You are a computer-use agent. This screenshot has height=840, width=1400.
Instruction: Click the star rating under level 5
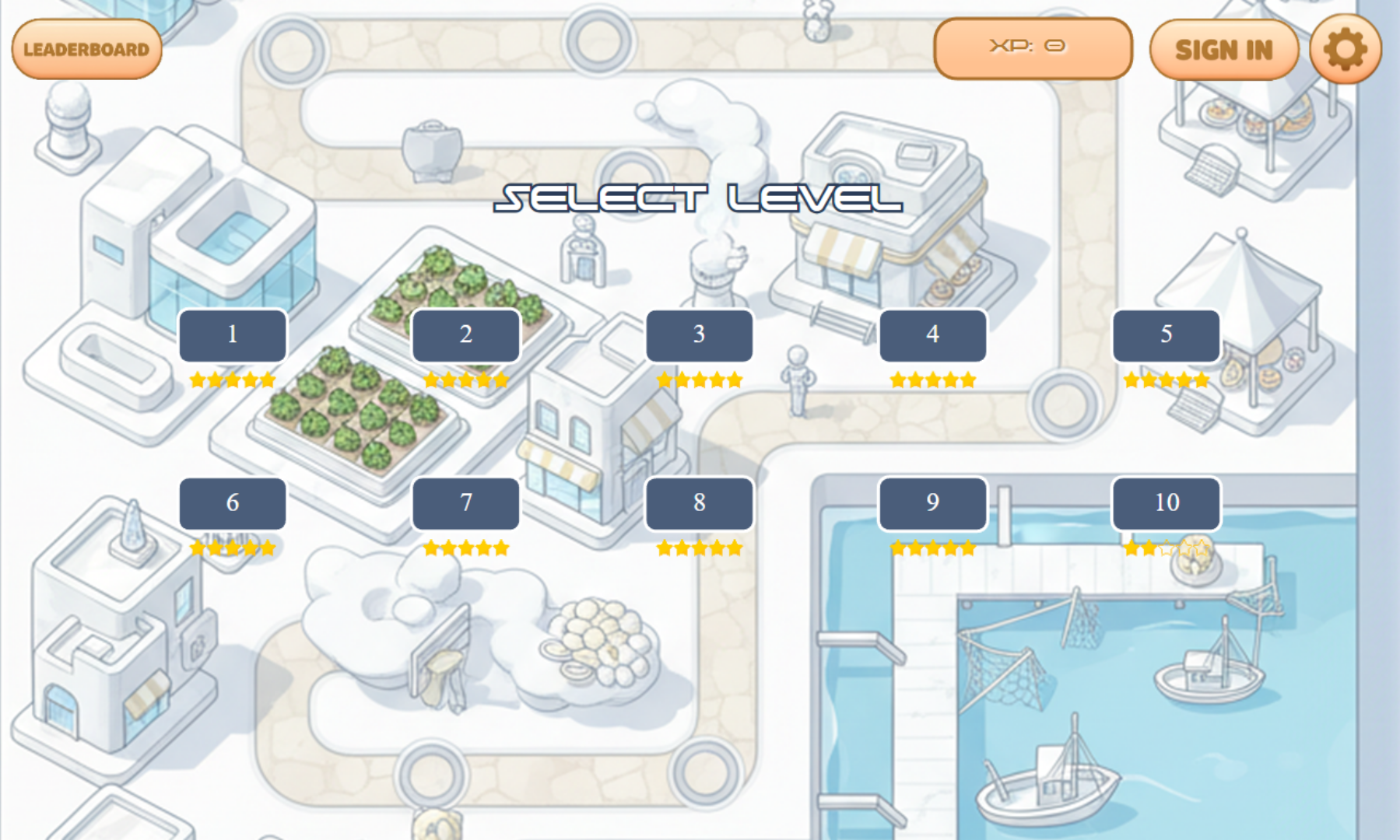pyautogui.click(x=1165, y=380)
